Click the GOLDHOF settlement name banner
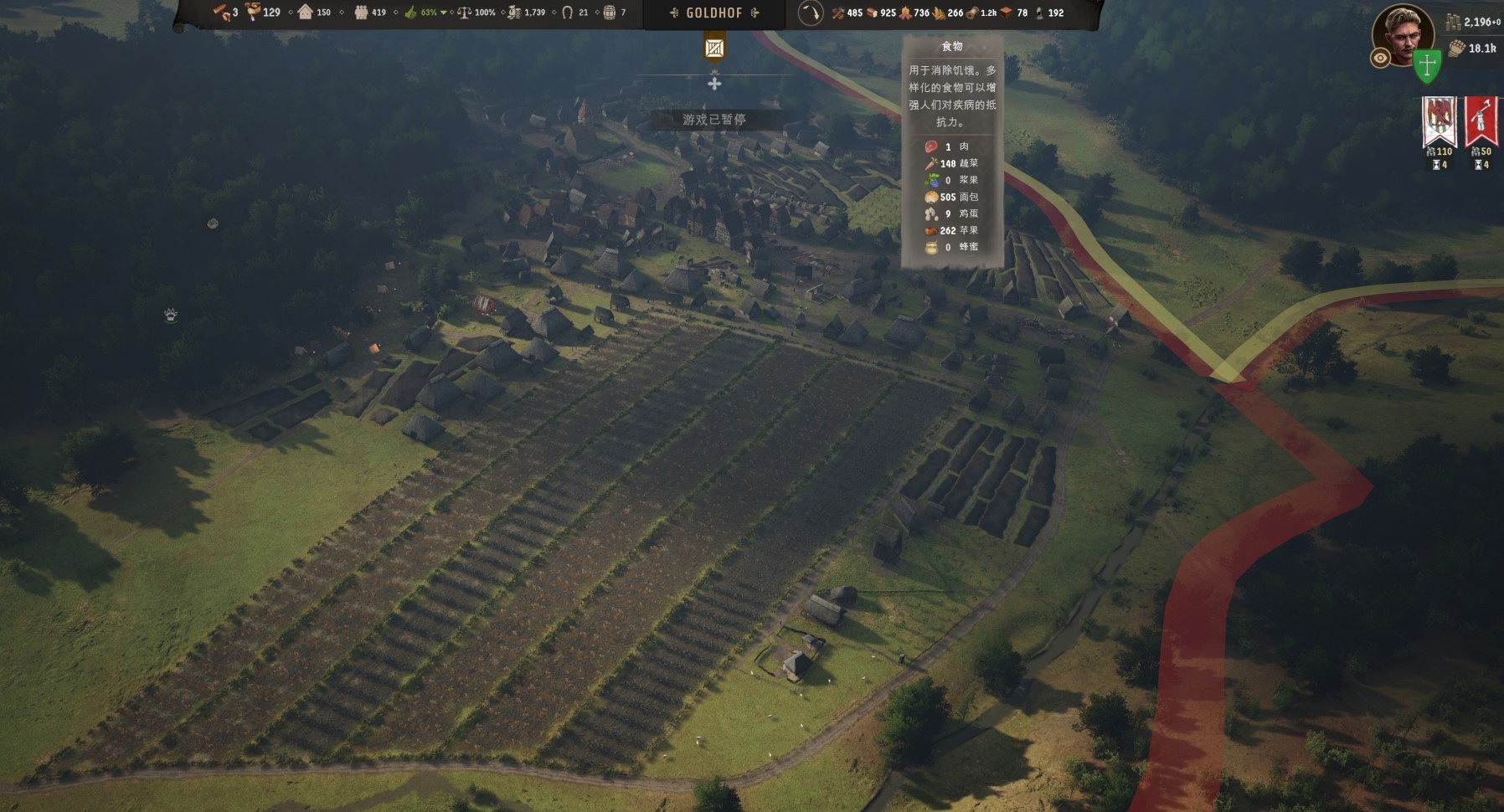This screenshot has height=812, width=1504. click(713, 13)
